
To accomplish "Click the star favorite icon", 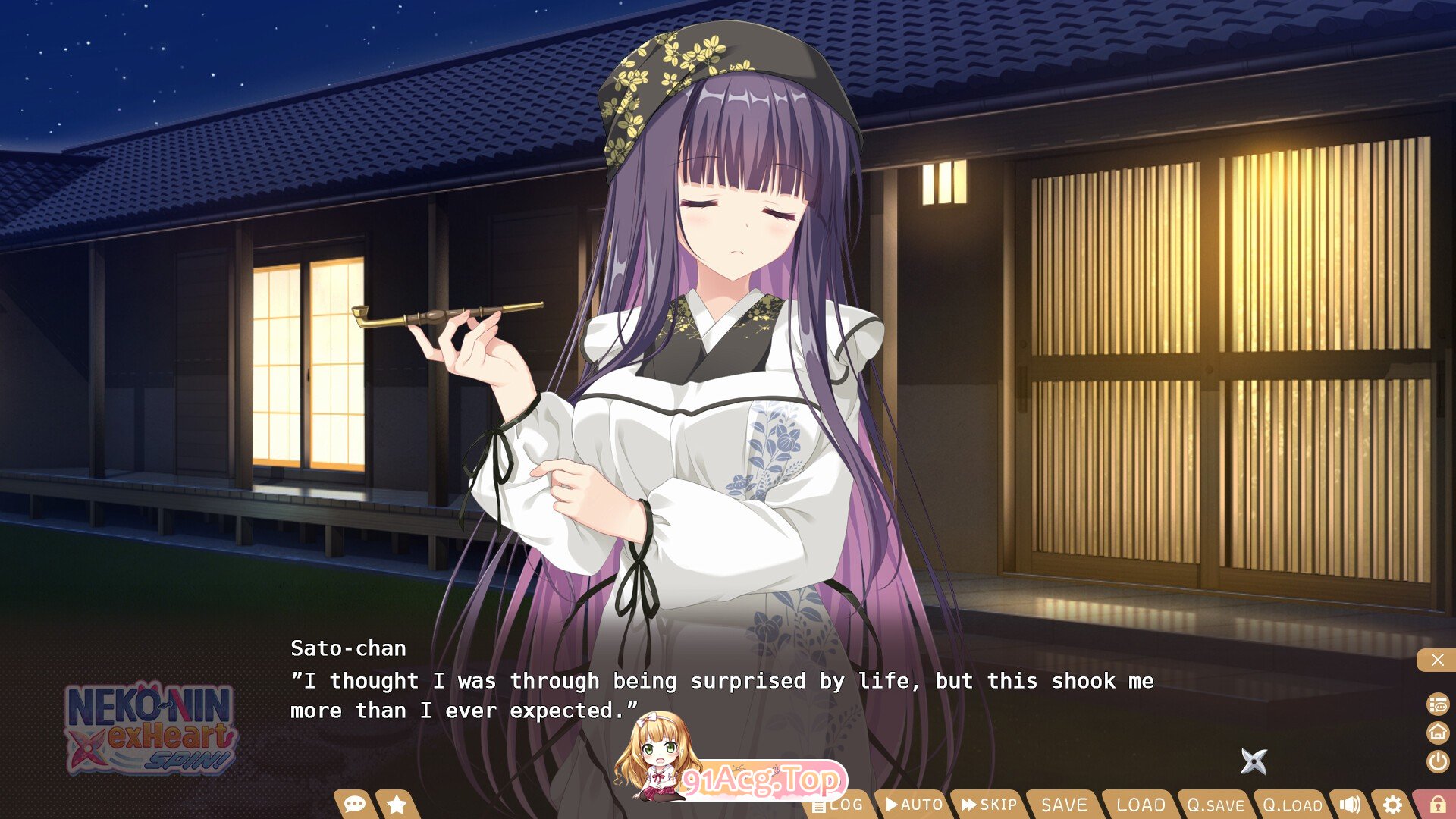I will point(397,804).
